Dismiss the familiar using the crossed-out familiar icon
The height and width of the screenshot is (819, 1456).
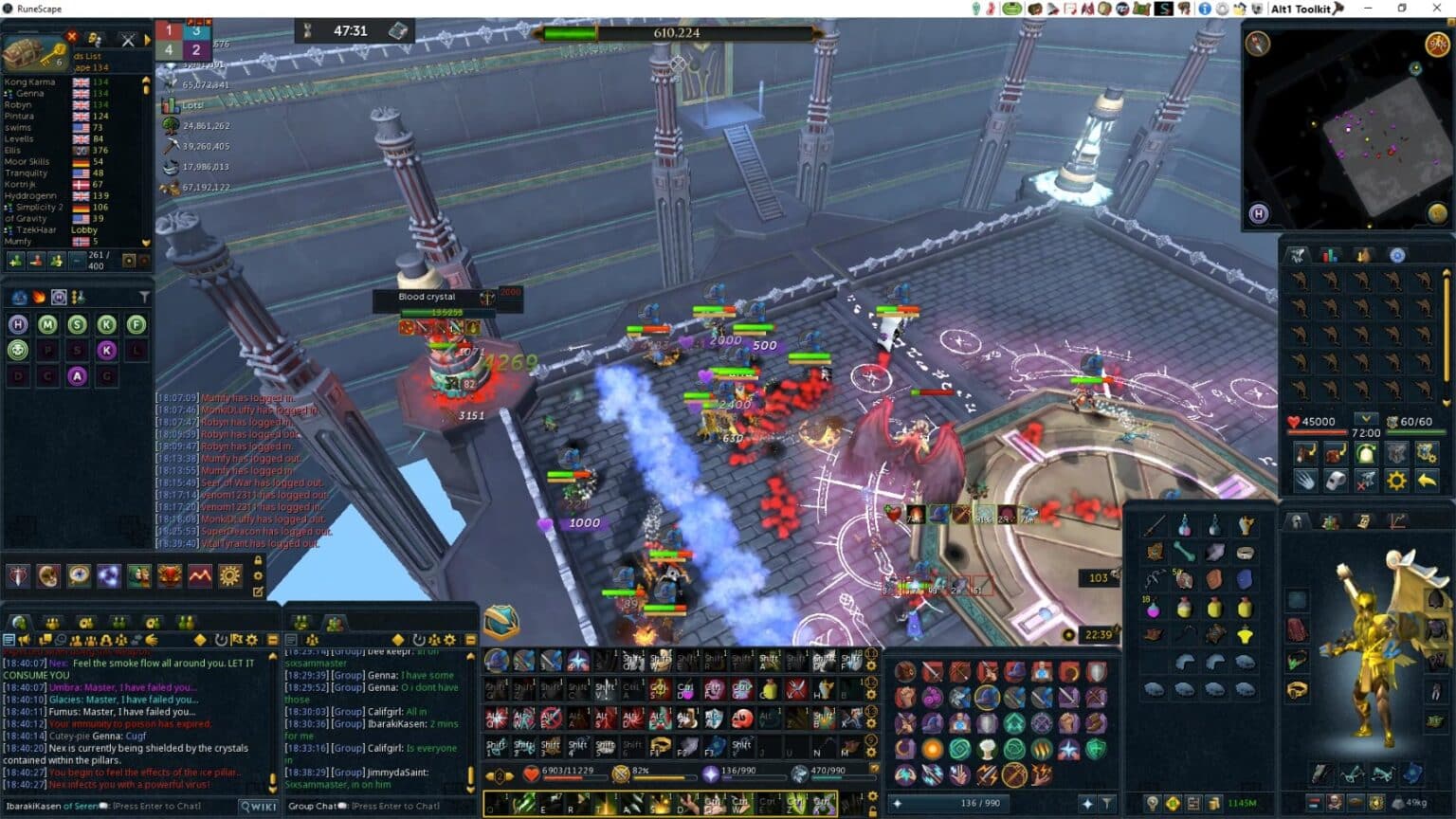tap(1367, 480)
